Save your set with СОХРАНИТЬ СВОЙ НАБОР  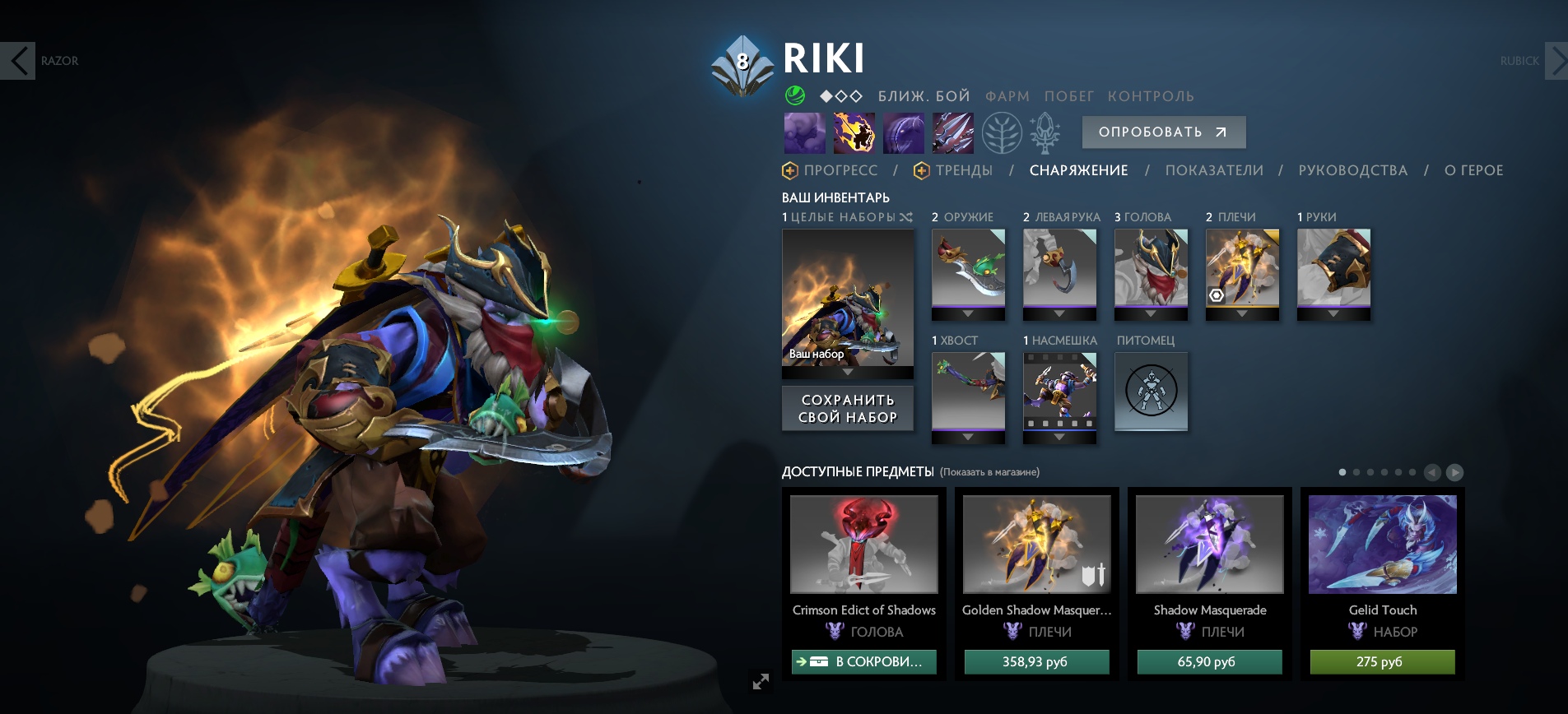(848, 409)
